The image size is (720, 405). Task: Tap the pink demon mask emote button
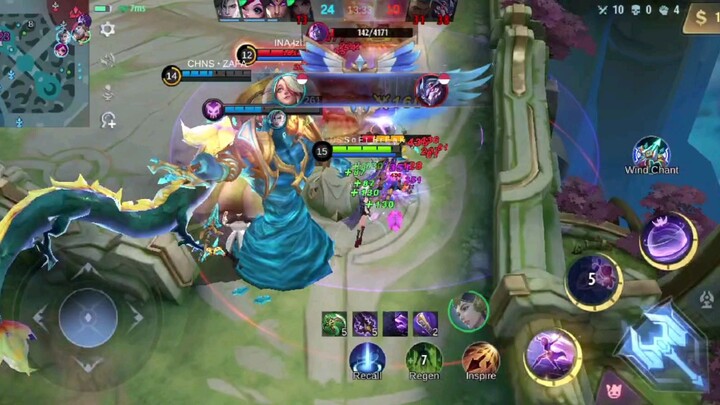612,391
